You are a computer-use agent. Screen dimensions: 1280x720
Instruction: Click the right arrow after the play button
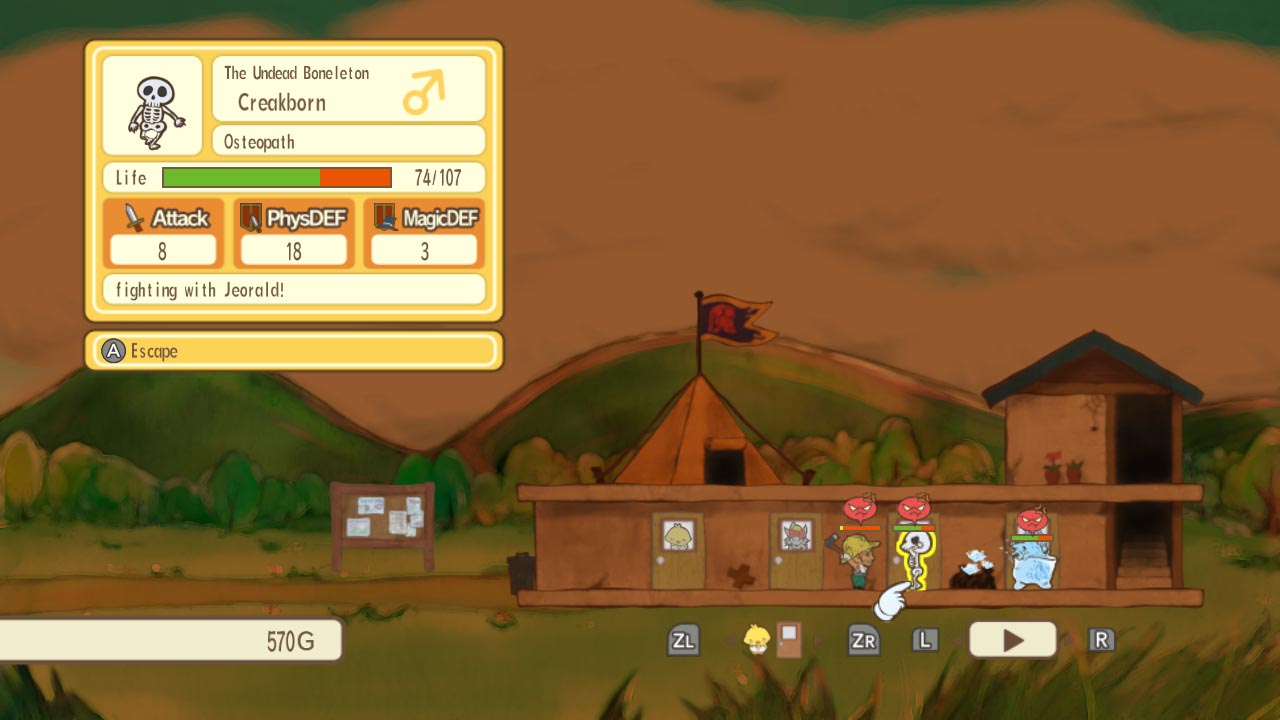(1068, 639)
